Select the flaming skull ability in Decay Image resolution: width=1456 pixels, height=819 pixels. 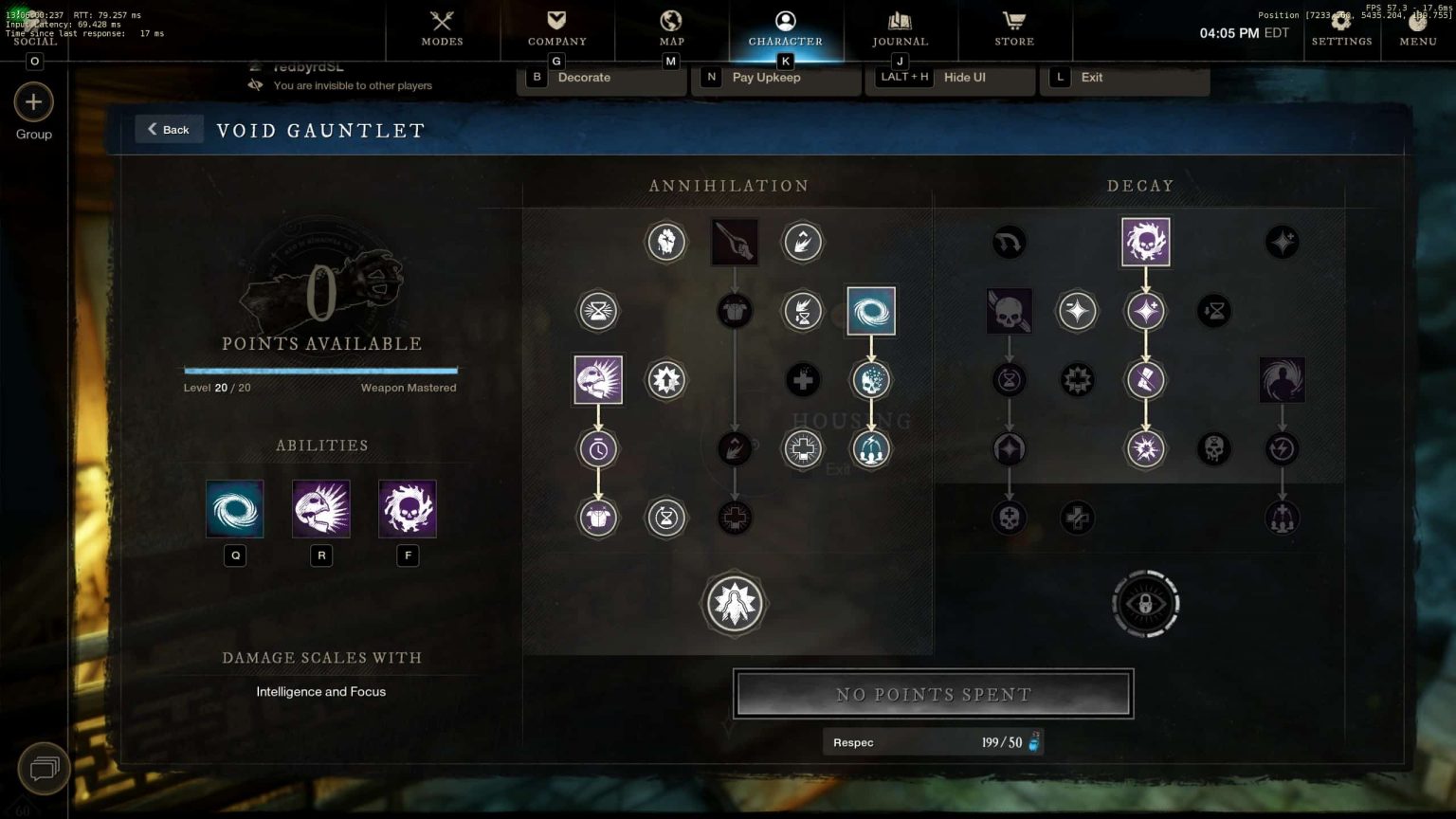(x=1145, y=242)
